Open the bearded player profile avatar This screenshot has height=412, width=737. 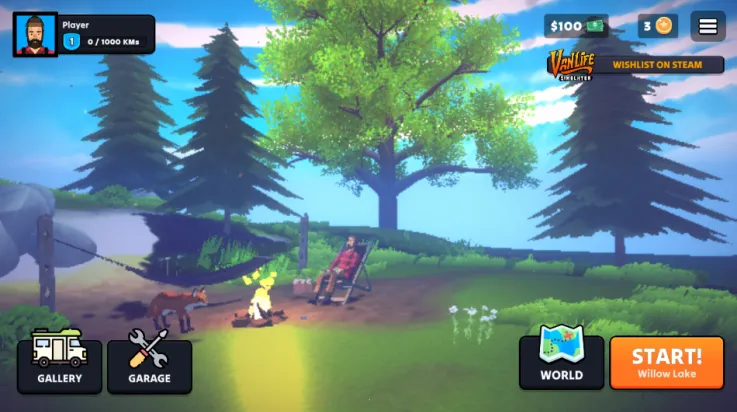tap(35, 34)
